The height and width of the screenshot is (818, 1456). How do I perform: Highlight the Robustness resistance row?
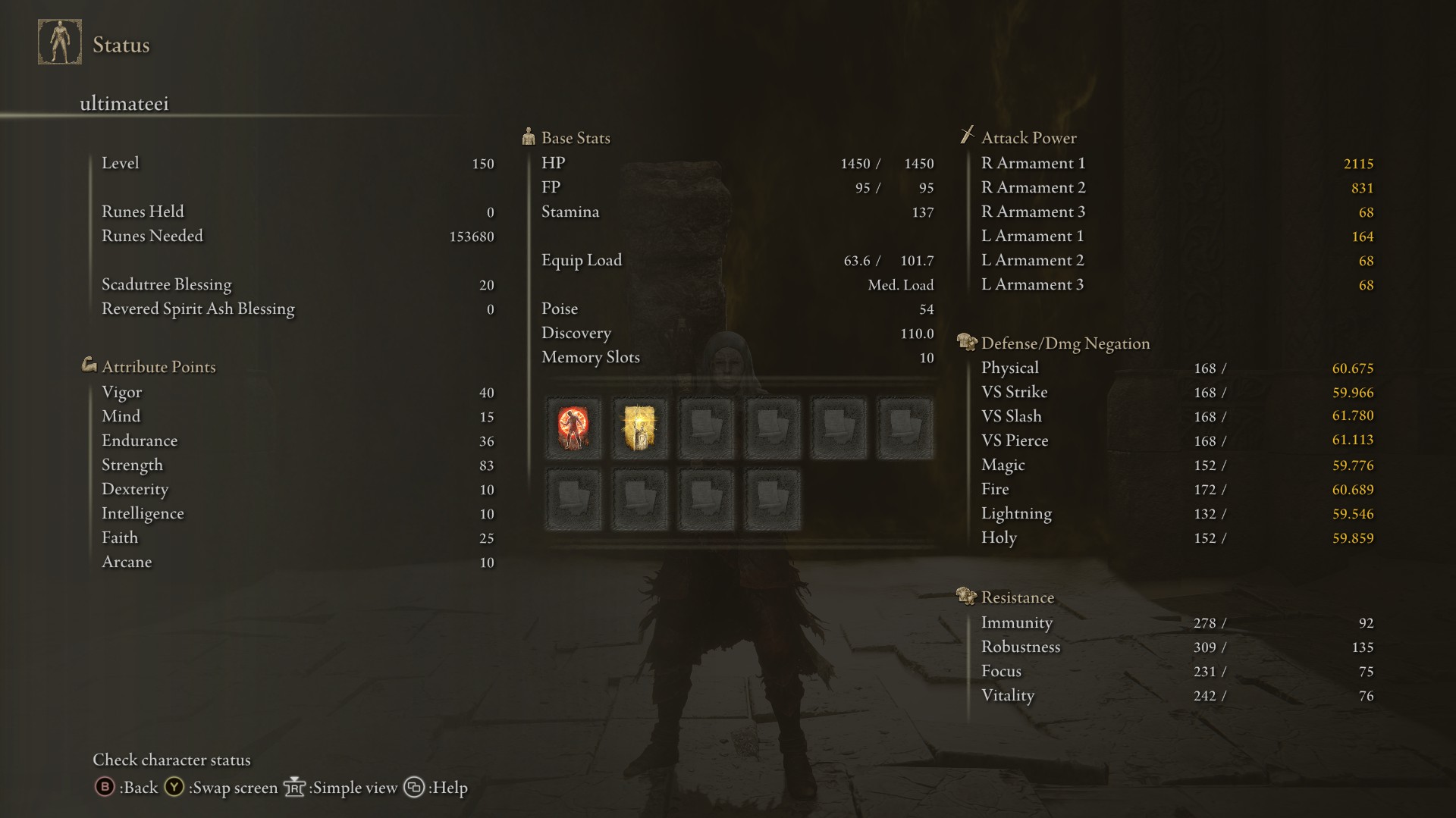tap(1175, 647)
